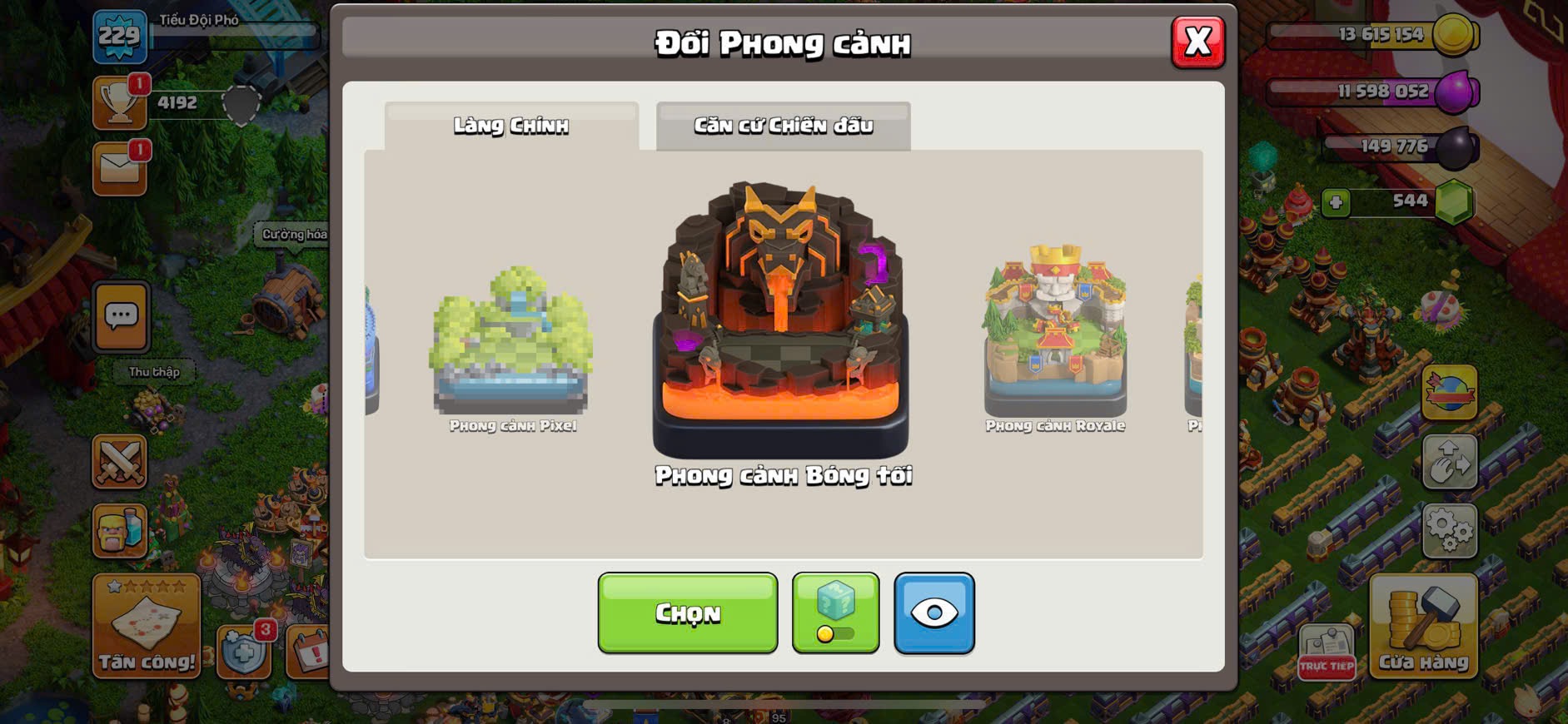1568x724 pixels.
Task: Confirm with the green Chọn button
Action: tap(687, 612)
